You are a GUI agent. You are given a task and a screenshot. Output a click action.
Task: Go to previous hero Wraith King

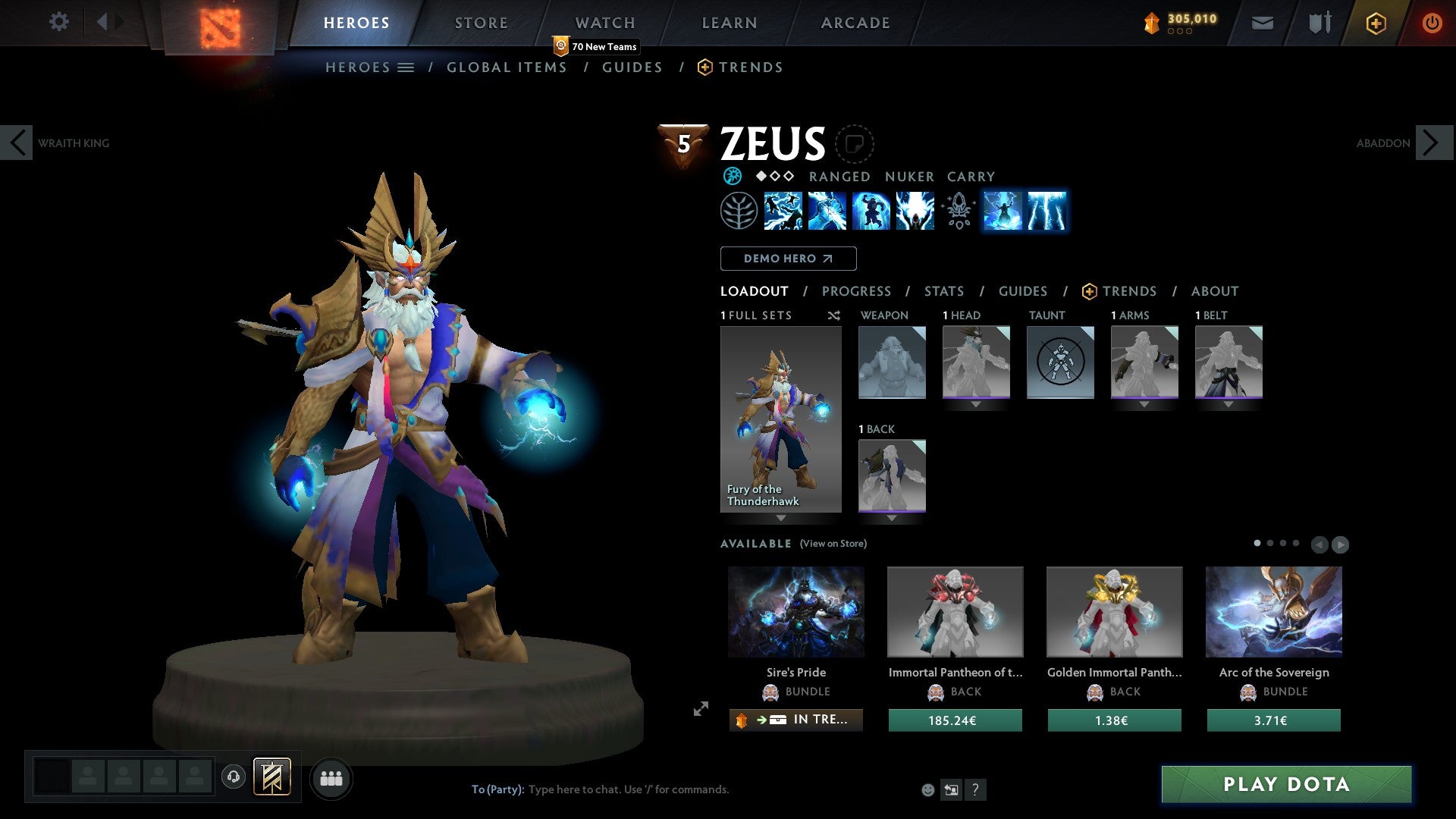point(17,143)
